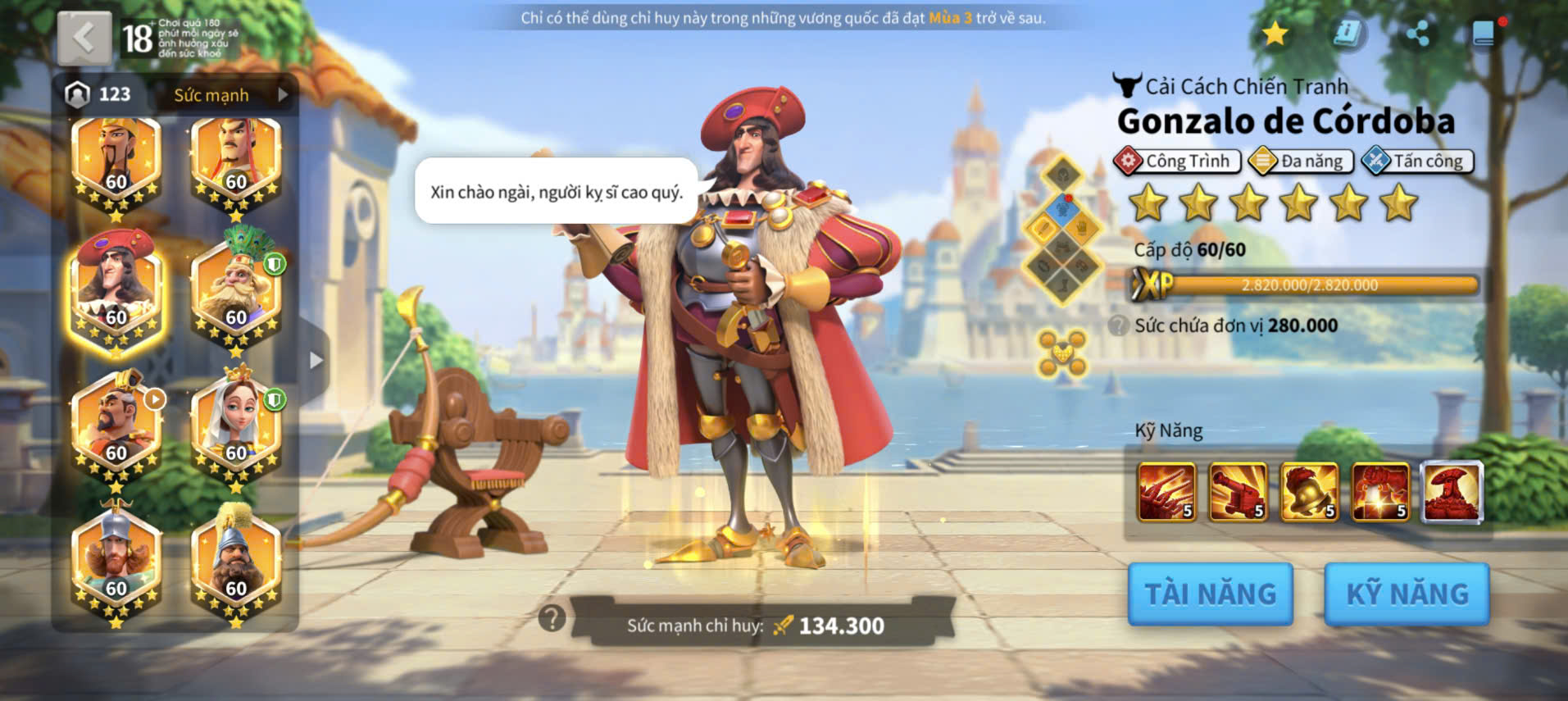Open the diamond talent tree preview
Screen dimensions: 1568x701
pyautogui.click(x=1062, y=230)
